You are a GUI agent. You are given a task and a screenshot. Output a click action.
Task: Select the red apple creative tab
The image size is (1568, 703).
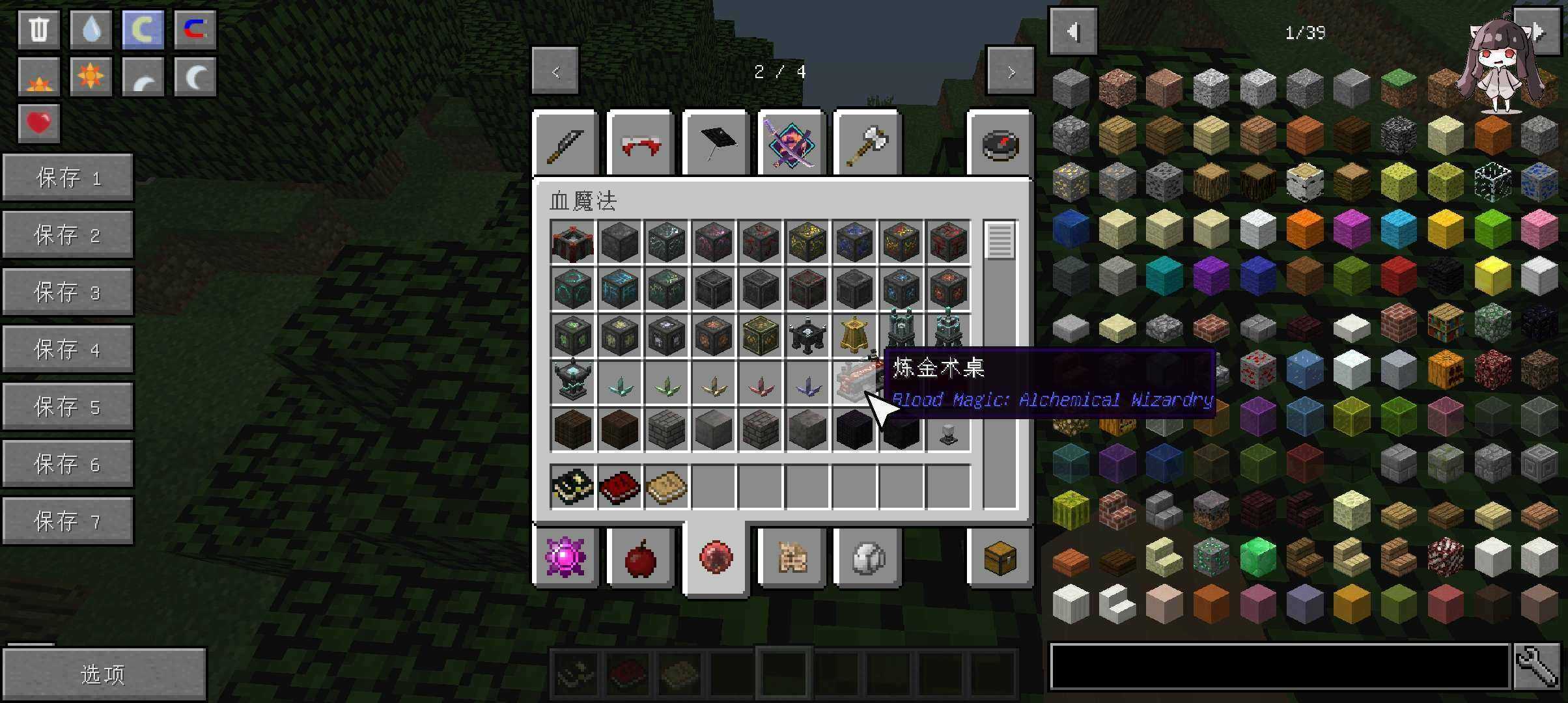point(640,558)
